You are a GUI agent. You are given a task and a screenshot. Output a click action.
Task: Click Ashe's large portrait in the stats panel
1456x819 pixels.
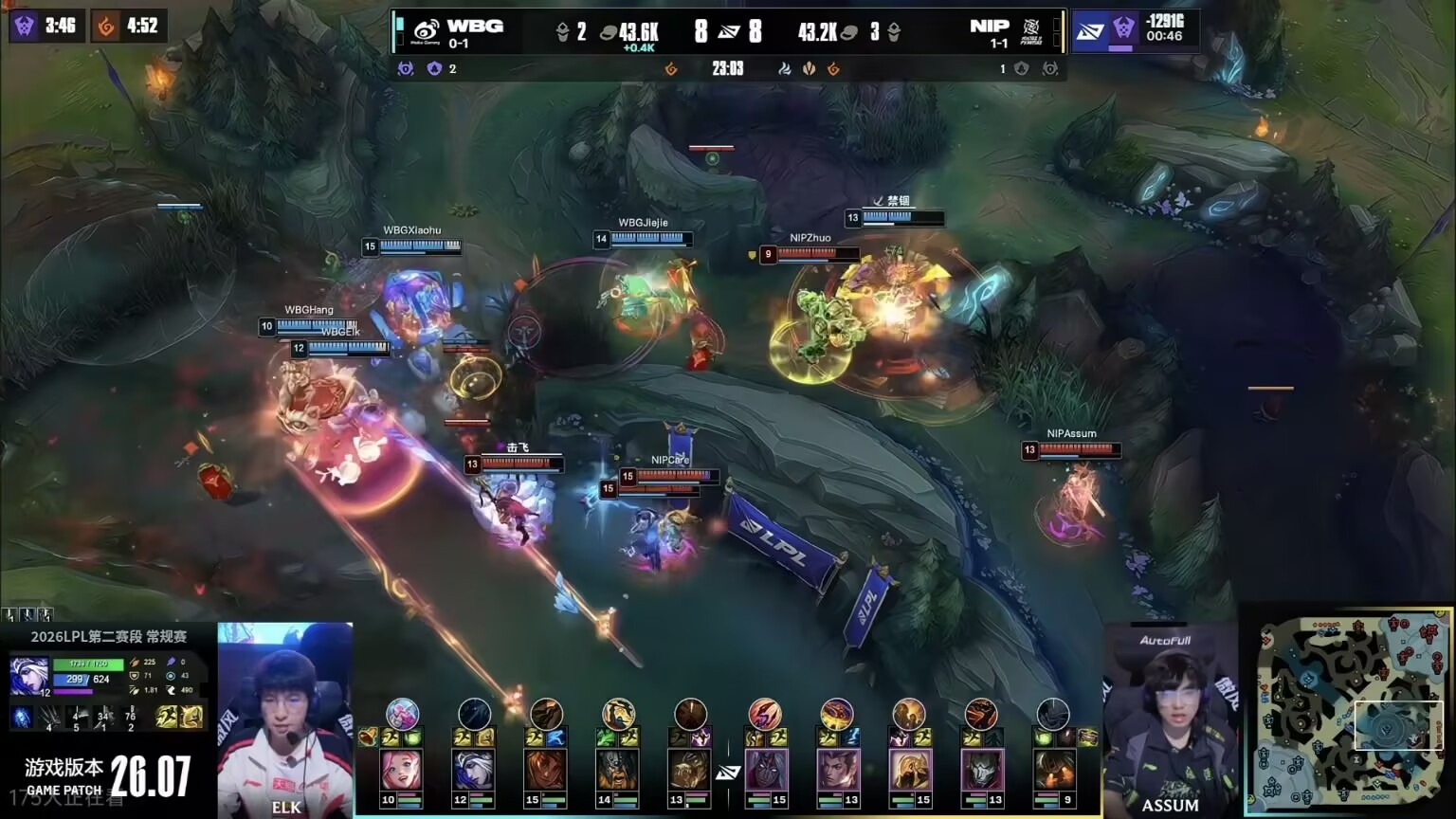tap(28, 676)
